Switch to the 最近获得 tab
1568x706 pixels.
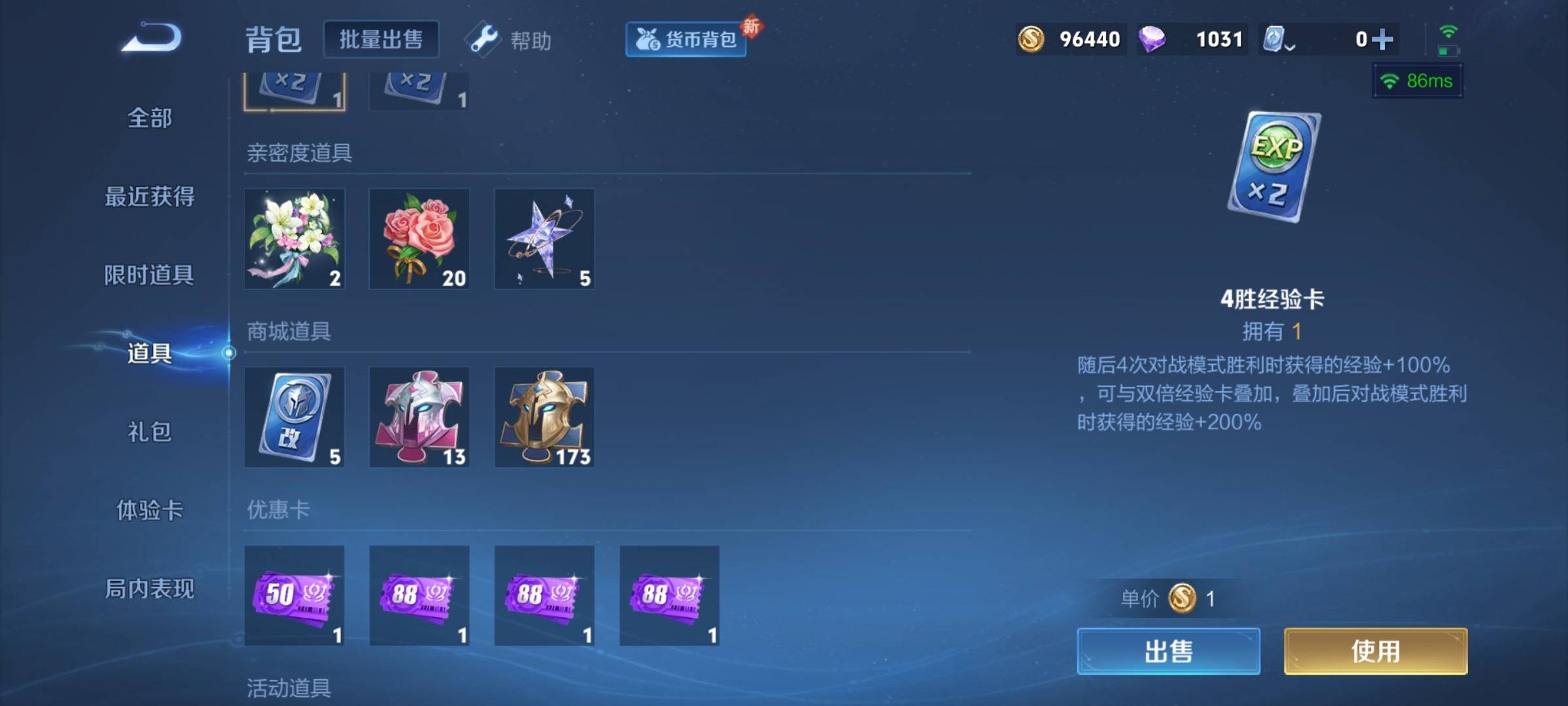(150, 196)
